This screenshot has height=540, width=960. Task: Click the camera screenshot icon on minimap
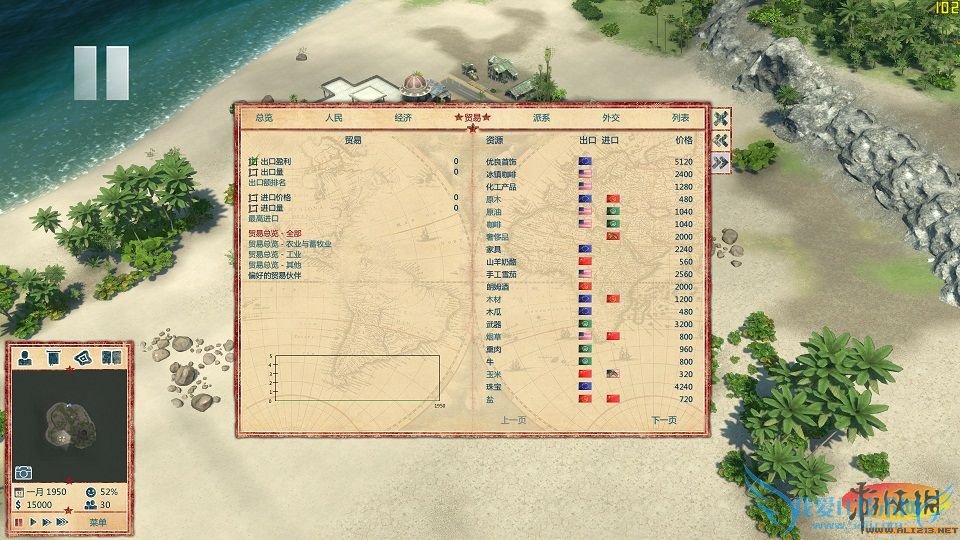click(x=23, y=473)
